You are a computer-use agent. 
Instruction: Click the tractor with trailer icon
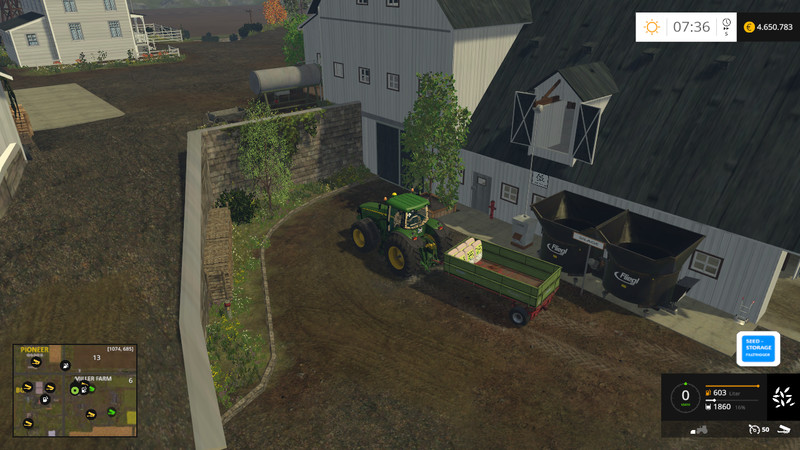[x=700, y=429]
